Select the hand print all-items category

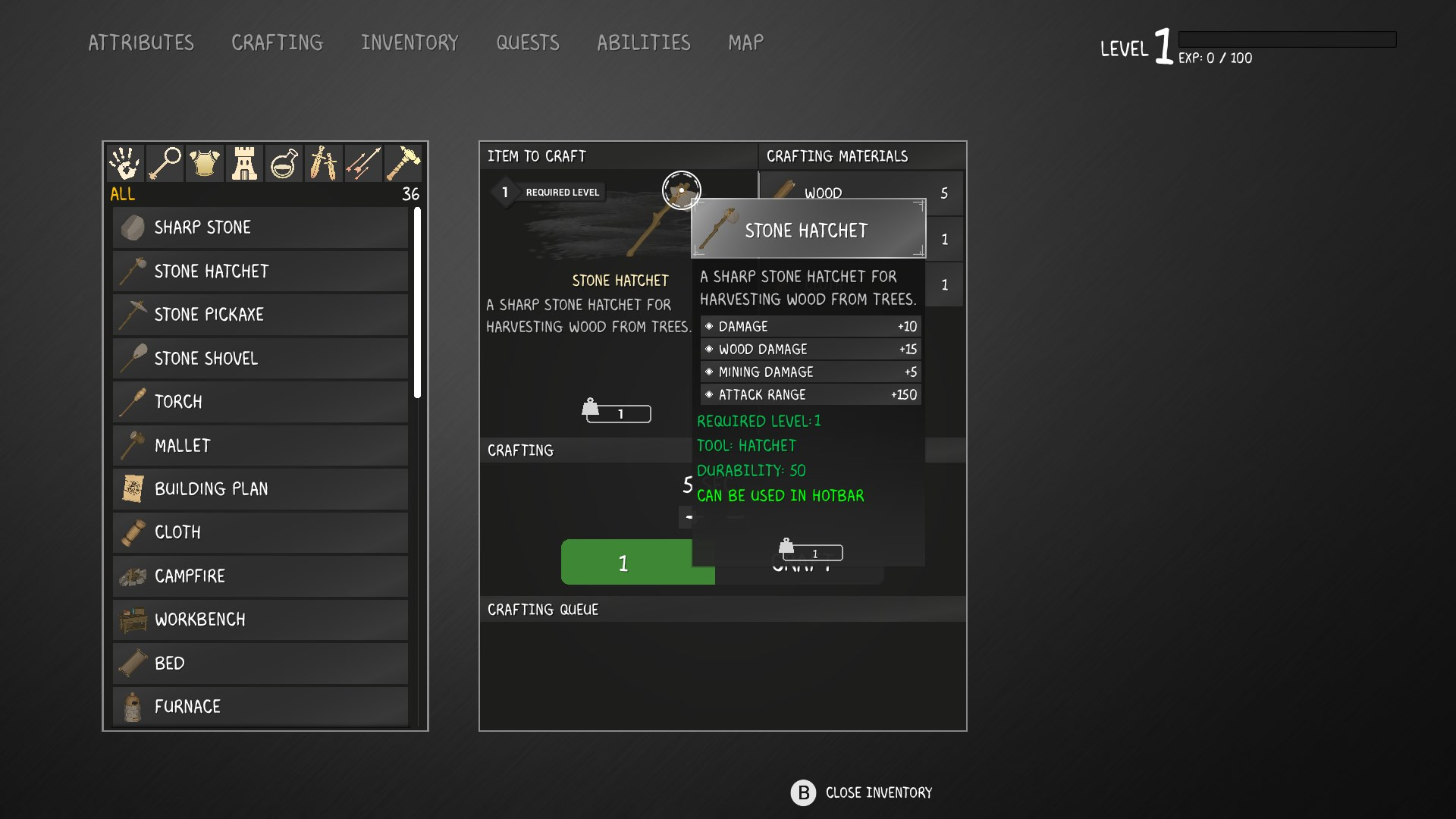tap(125, 163)
